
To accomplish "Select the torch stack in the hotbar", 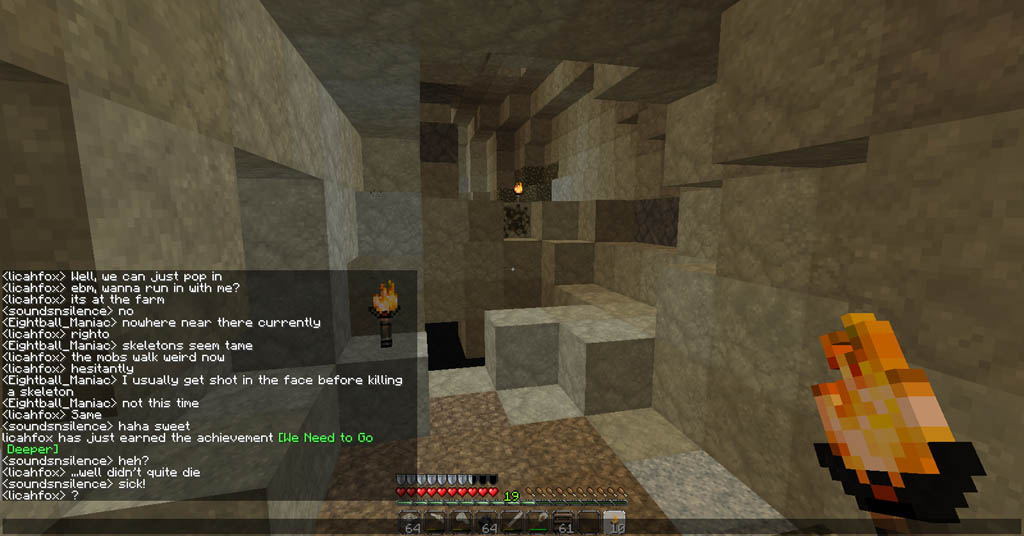I will pyautogui.click(x=615, y=523).
